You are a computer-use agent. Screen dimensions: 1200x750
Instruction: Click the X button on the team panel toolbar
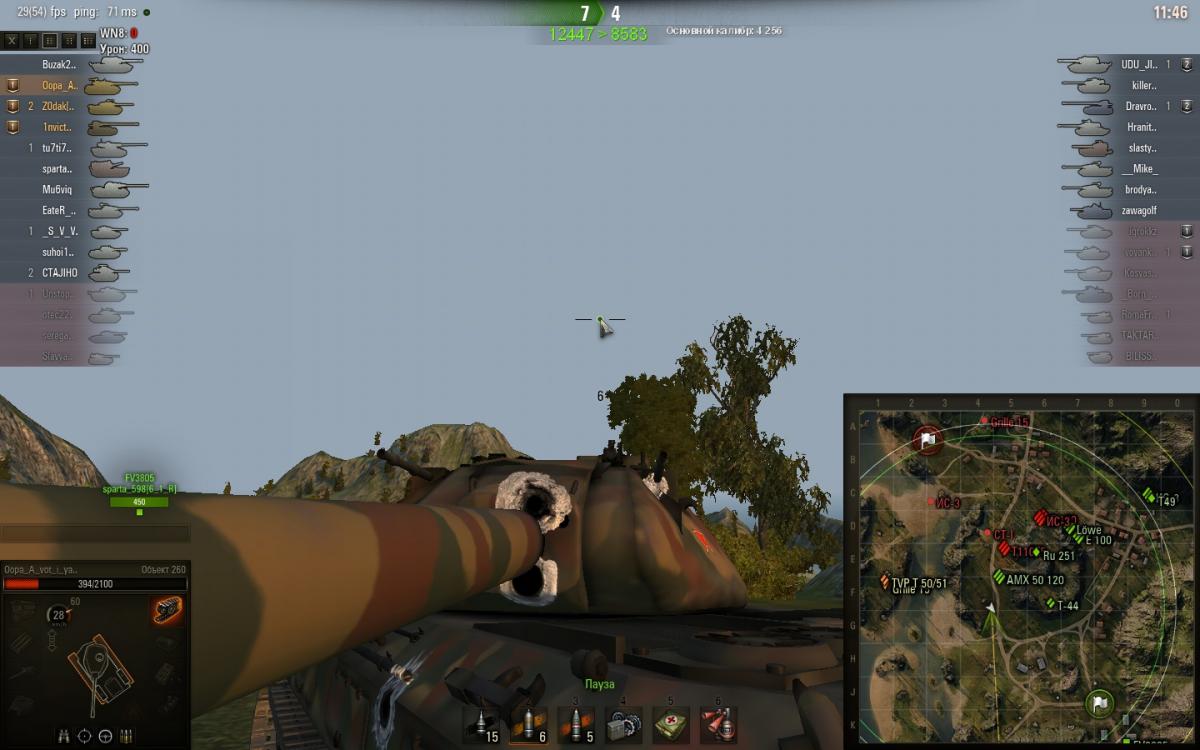13,40
